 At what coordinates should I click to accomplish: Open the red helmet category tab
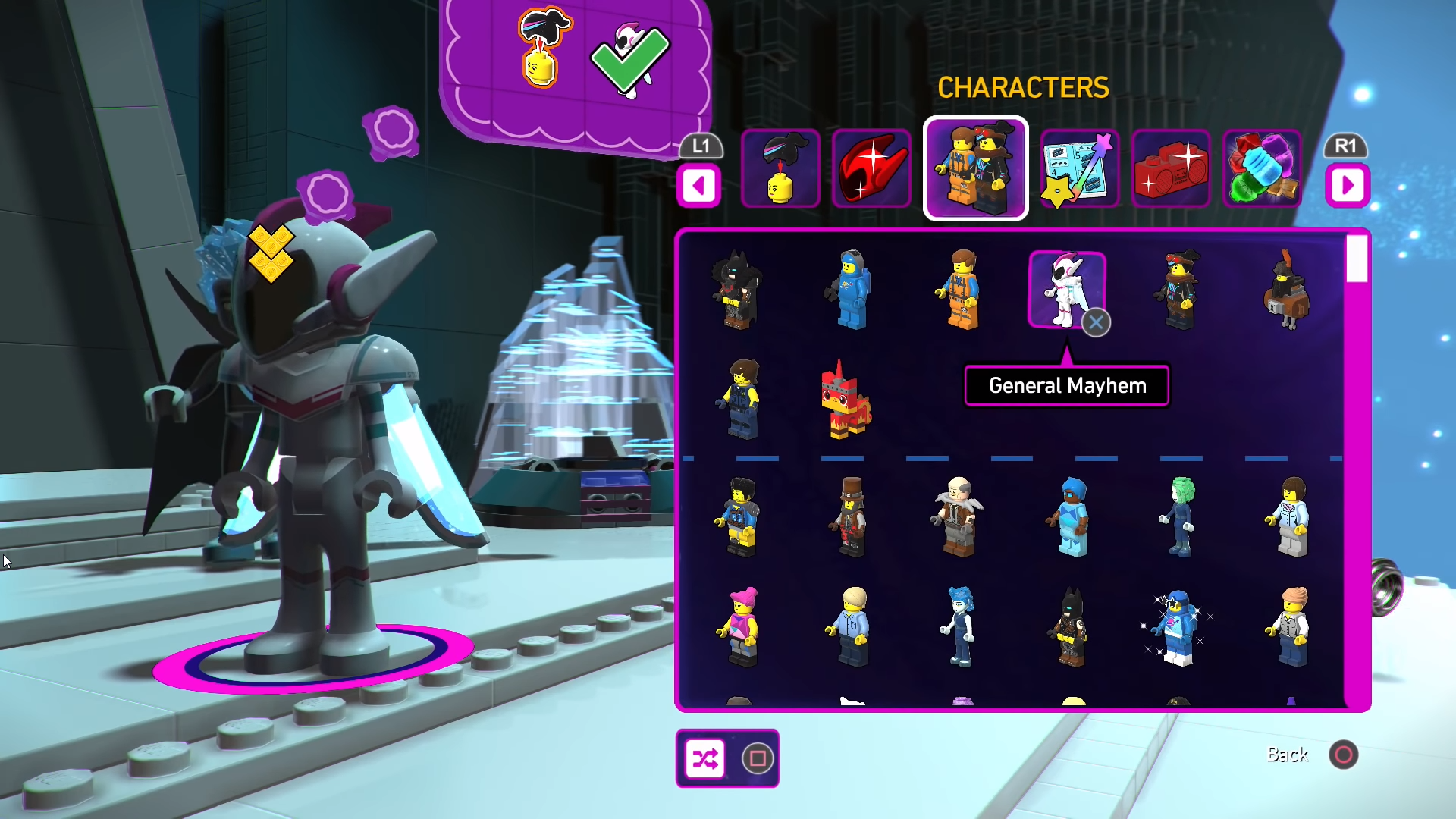[x=871, y=168]
